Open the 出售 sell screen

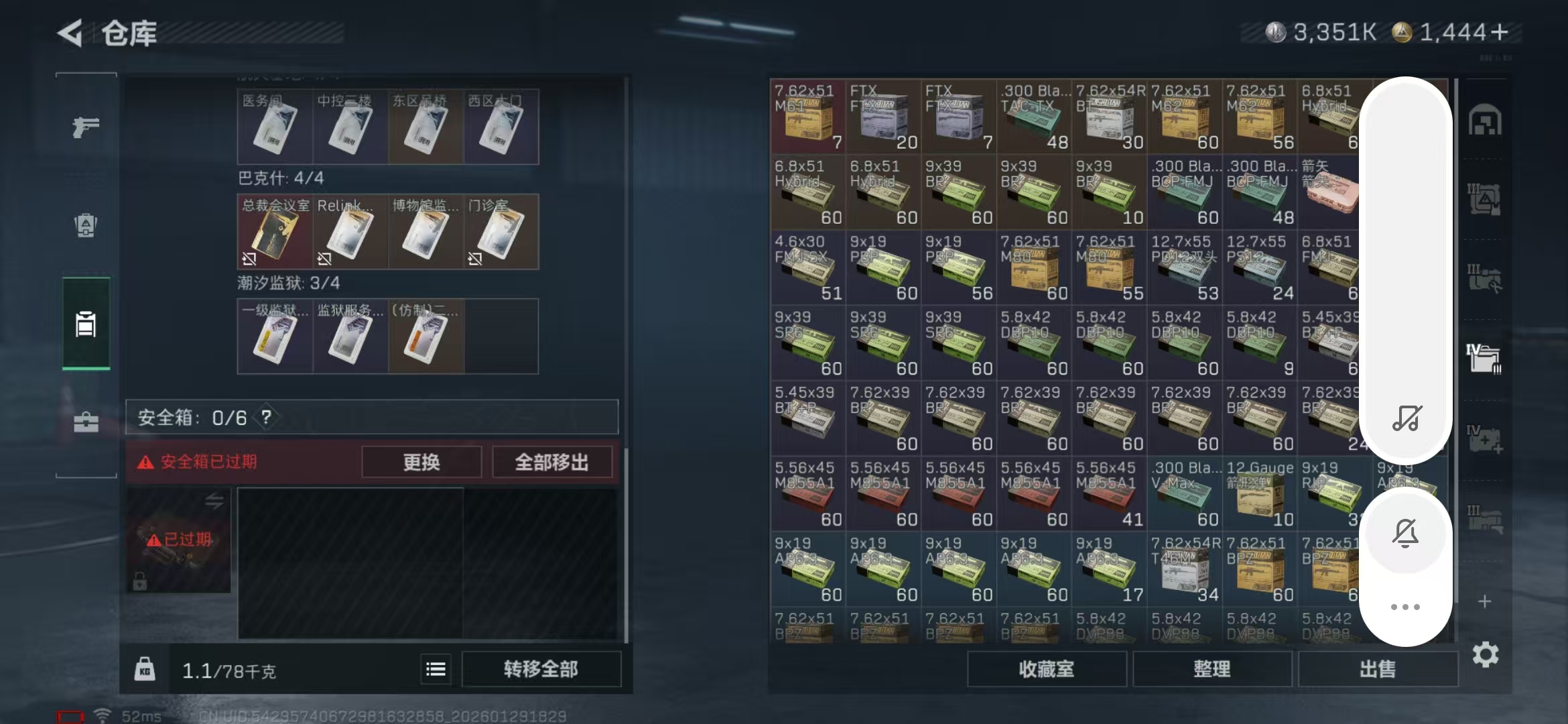pos(1378,668)
